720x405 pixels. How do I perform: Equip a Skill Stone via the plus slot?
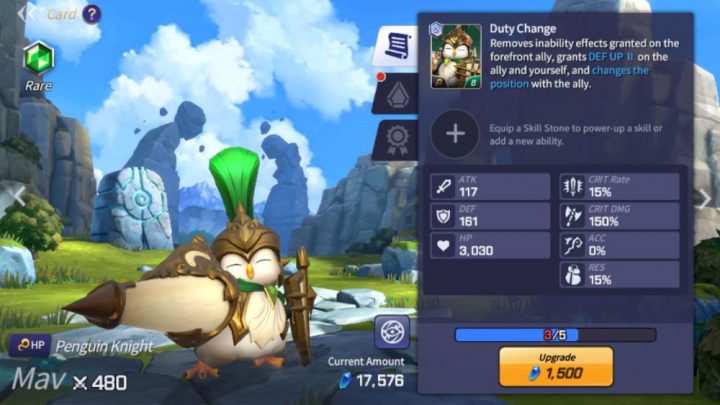point(454,133)
